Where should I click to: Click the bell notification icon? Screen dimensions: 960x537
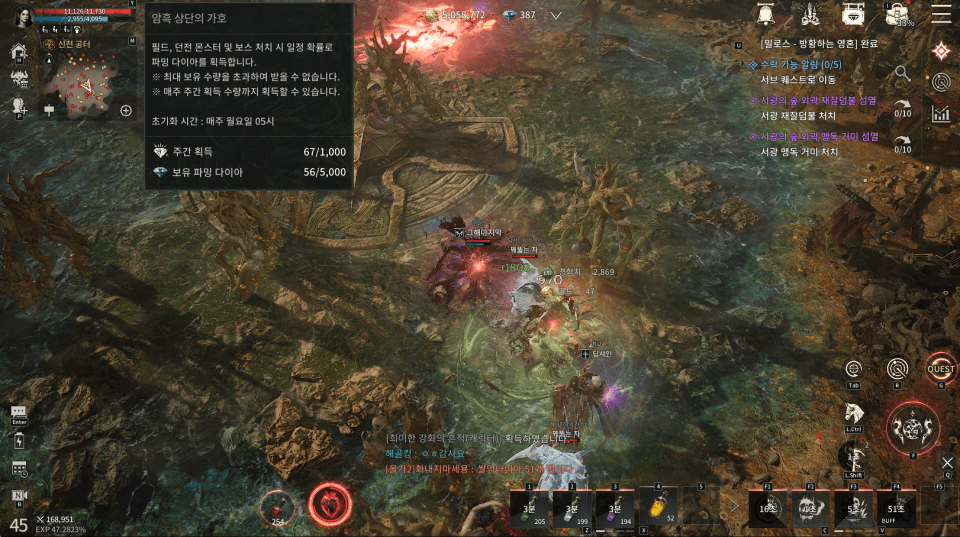[768, 14]
